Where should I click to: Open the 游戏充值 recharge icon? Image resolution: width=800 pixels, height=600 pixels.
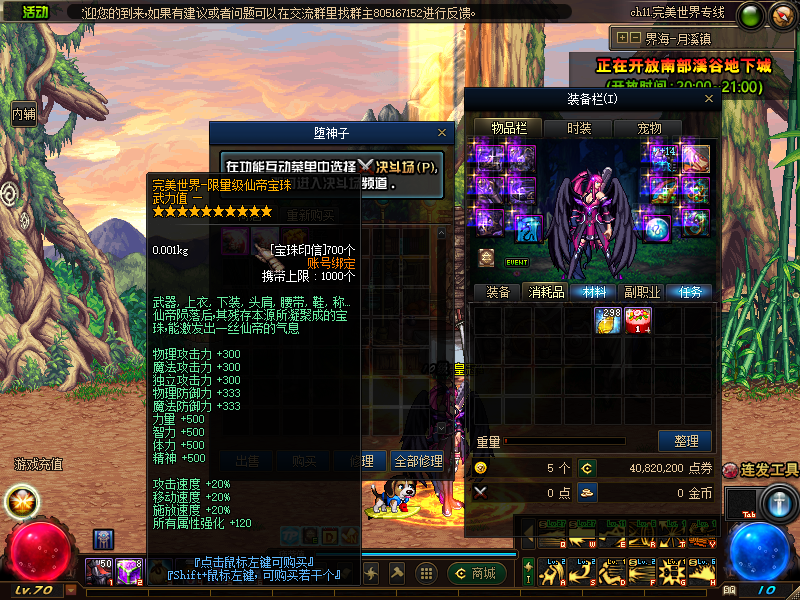click(37, 464)
